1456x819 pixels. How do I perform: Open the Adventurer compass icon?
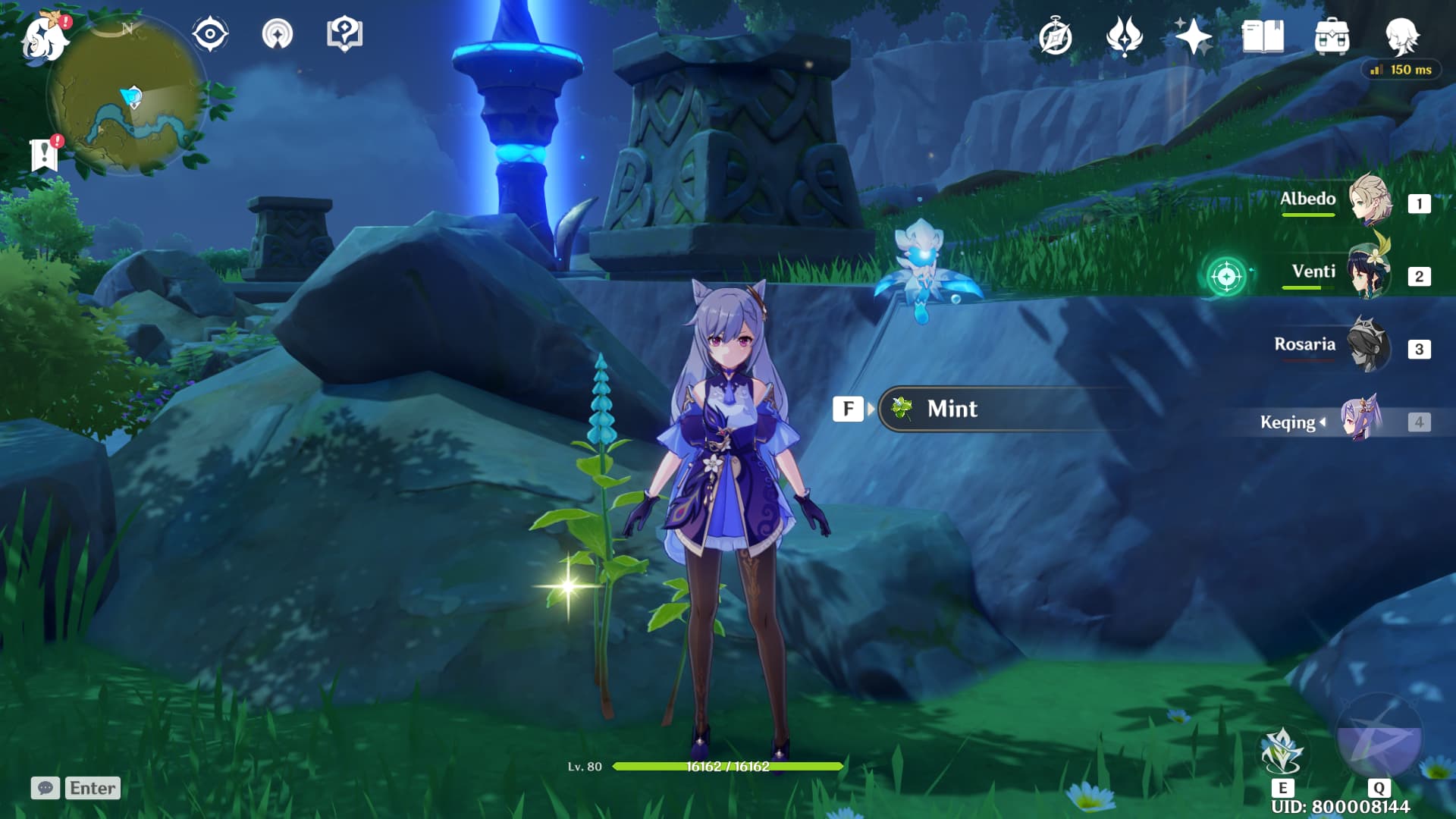(x=1055, y=37)
